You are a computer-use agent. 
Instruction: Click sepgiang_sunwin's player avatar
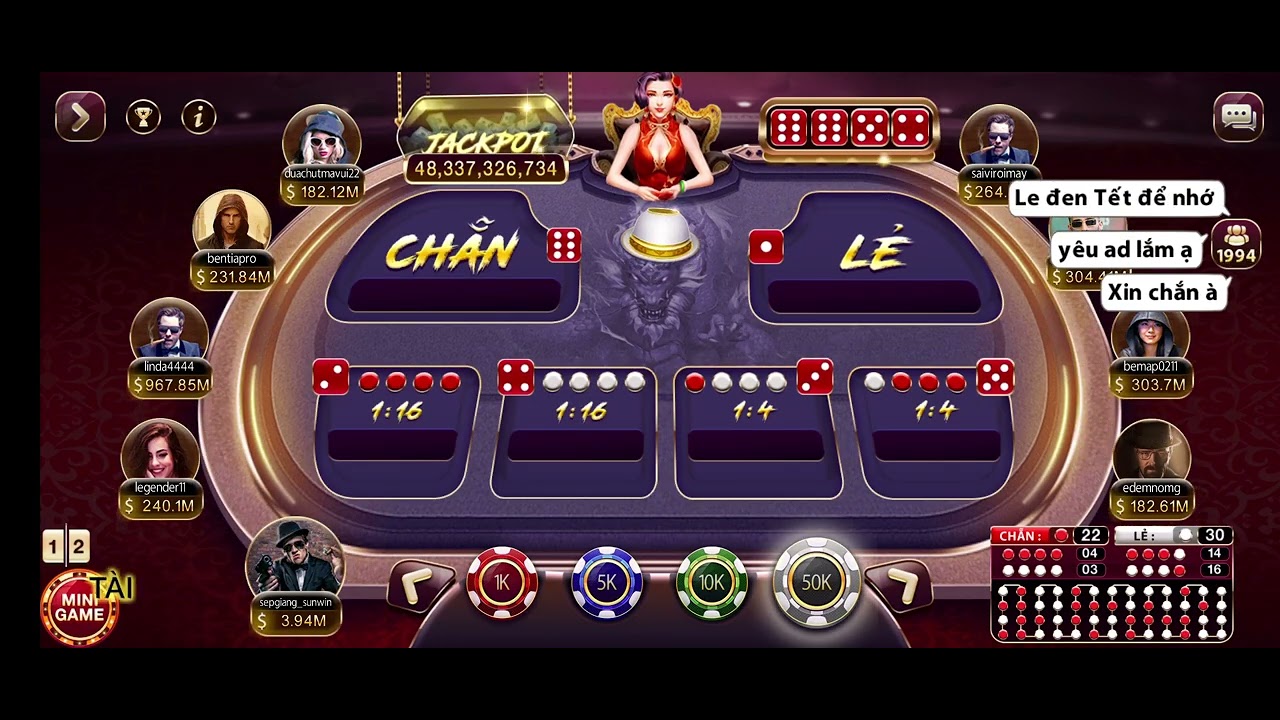pyautogui.click(x=297, y=565)
